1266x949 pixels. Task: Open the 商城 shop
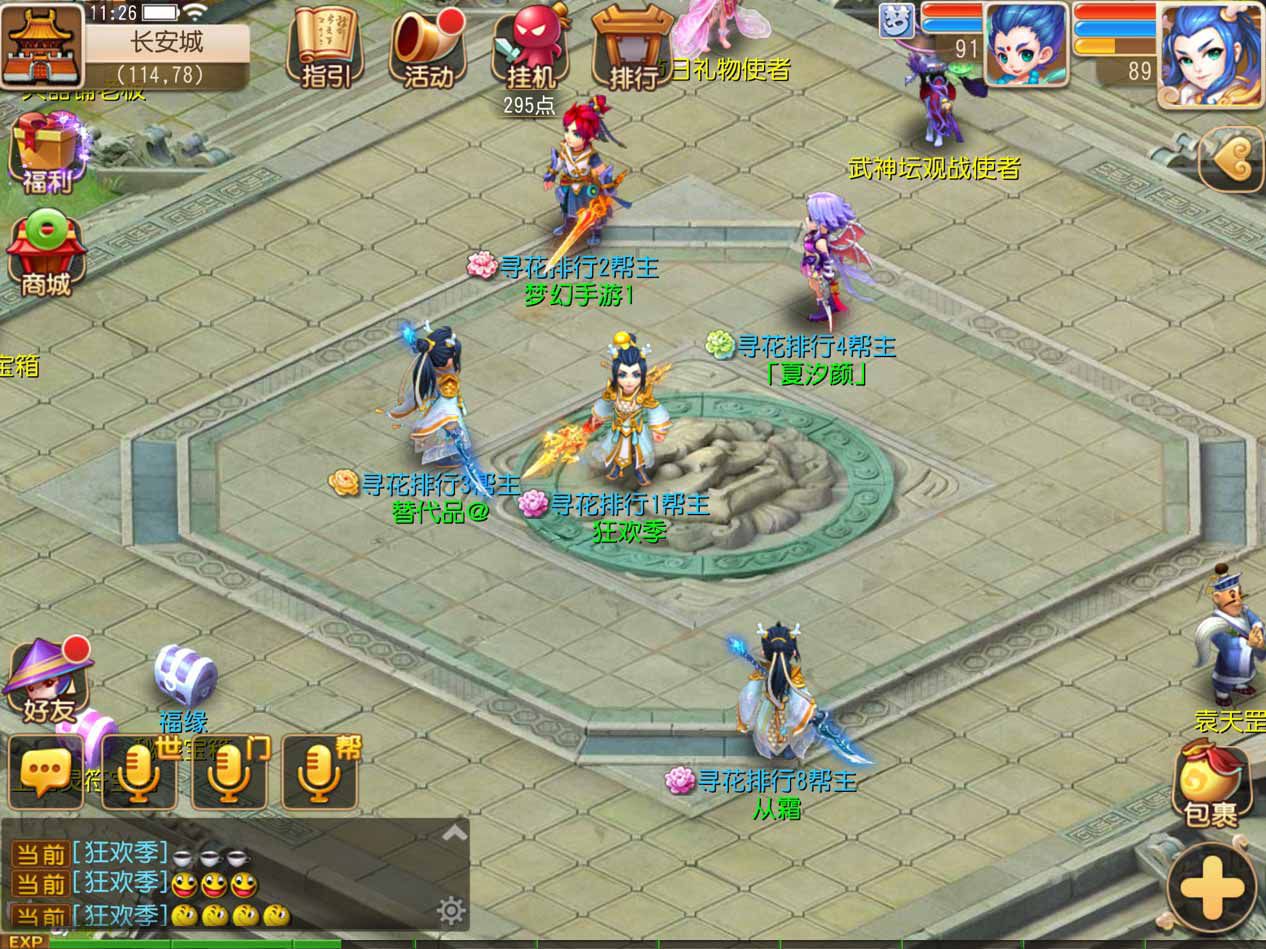point(45,255)
